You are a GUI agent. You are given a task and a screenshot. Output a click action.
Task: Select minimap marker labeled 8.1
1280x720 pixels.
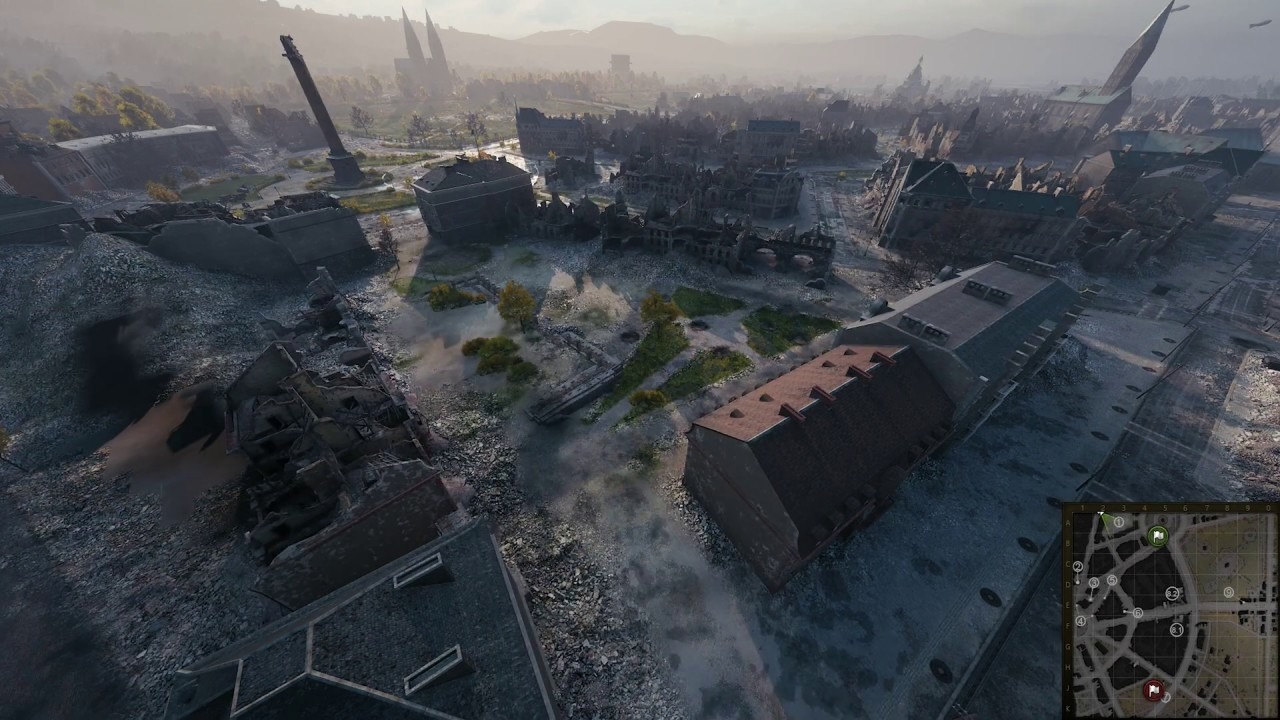pyautogui.click(x=1176, y=630)
